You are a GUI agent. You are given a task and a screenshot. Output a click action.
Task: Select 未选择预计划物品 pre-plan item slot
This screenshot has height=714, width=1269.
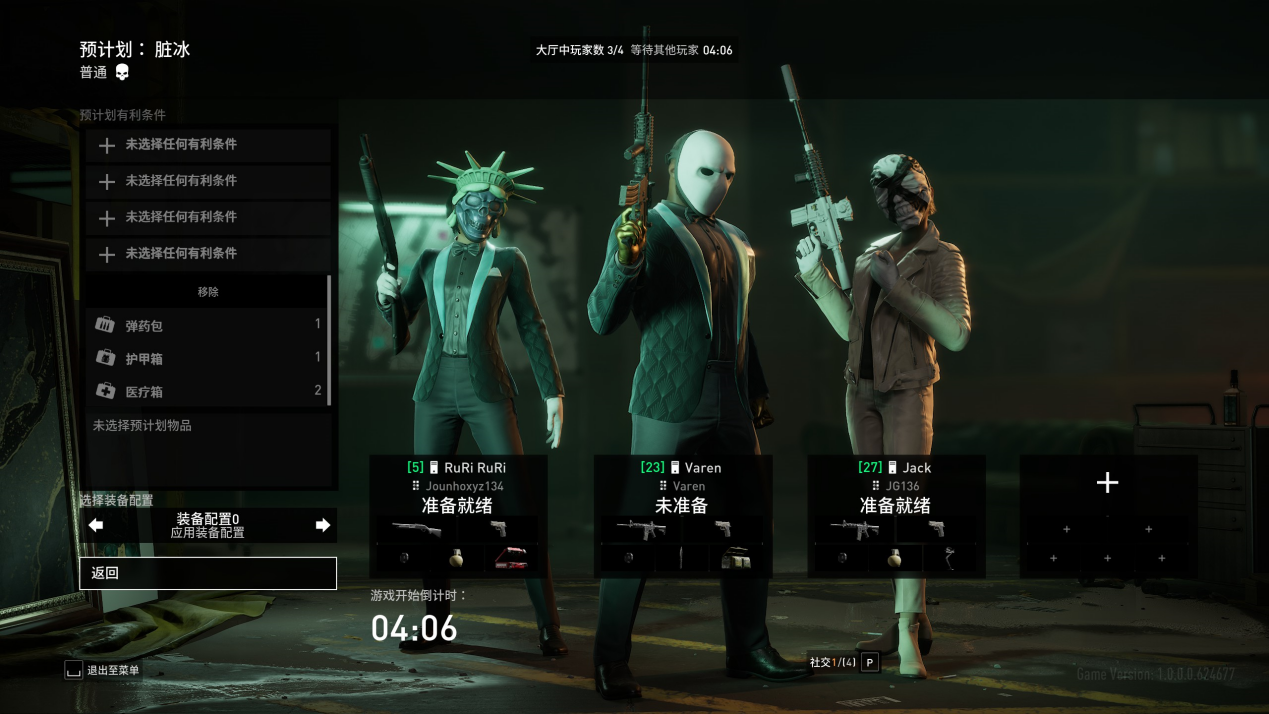[x=207, y=426]
